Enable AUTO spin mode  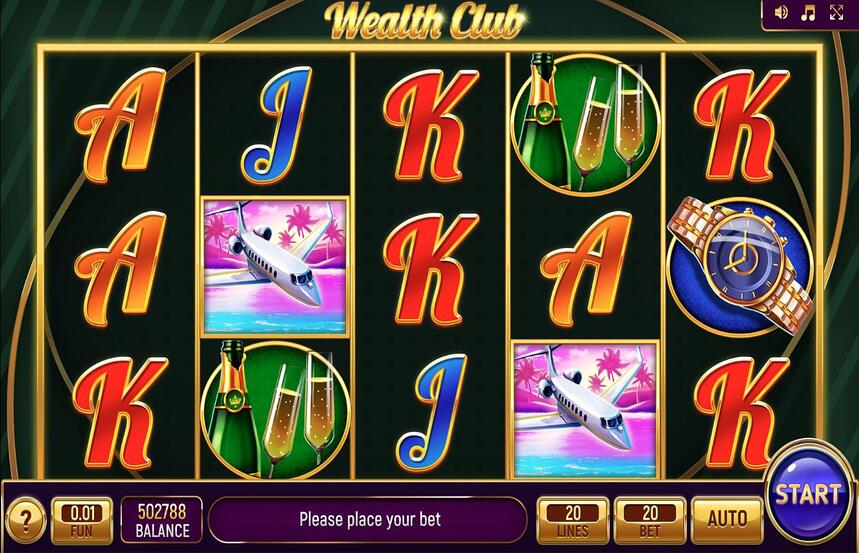pyautogui.click(x=726, y=519)
